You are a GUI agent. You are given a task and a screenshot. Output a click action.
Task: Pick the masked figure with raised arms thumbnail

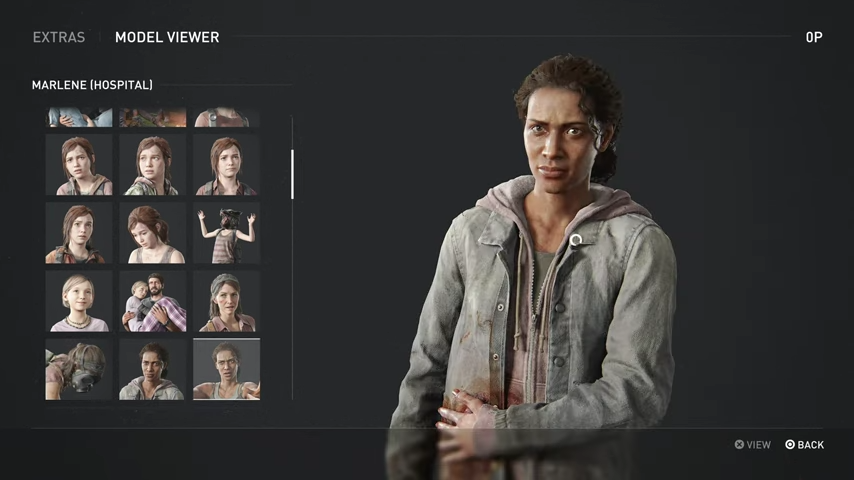[226, 233]
